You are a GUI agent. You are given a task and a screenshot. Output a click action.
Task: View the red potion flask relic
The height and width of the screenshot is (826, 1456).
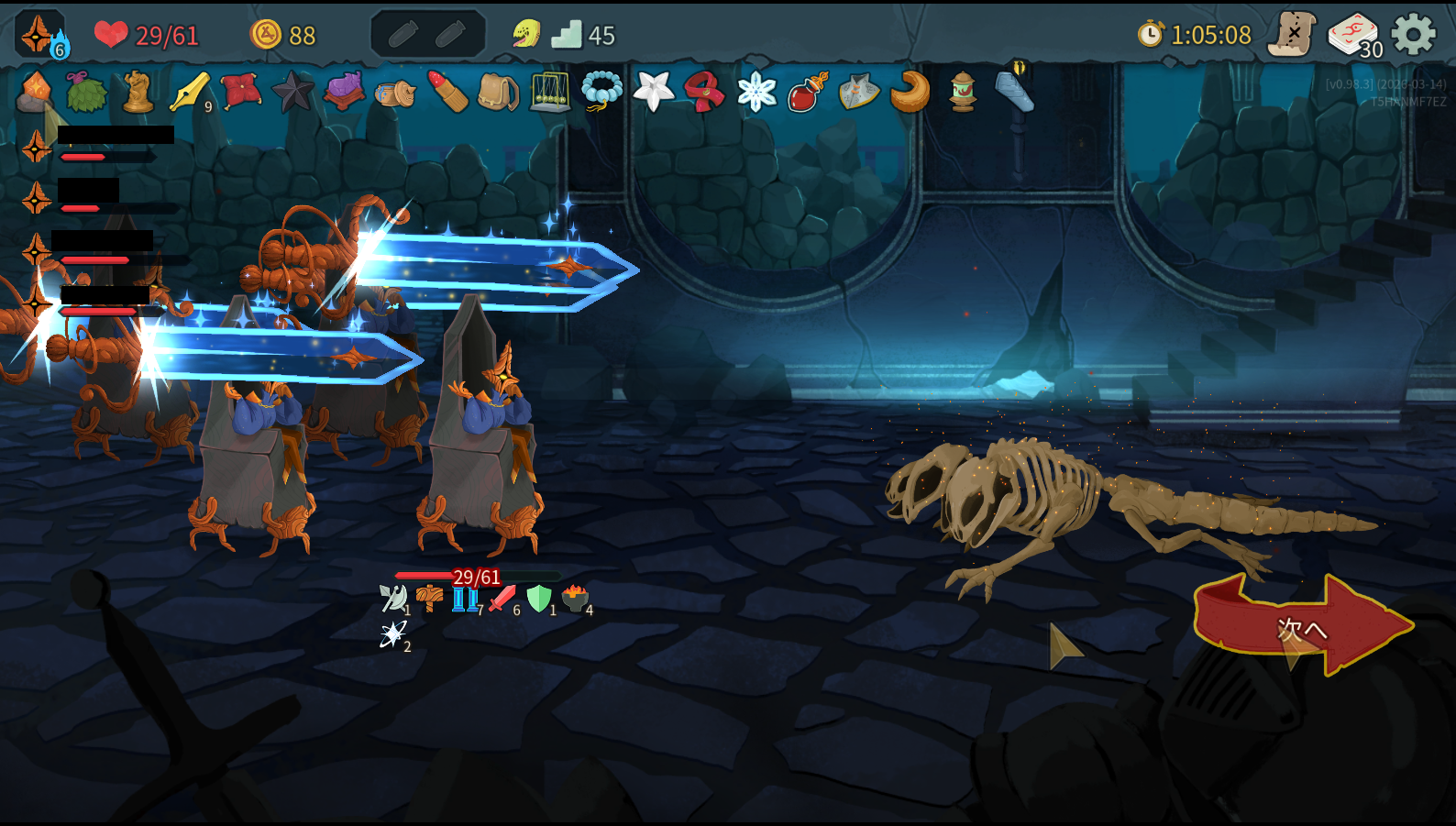[808, 92]
